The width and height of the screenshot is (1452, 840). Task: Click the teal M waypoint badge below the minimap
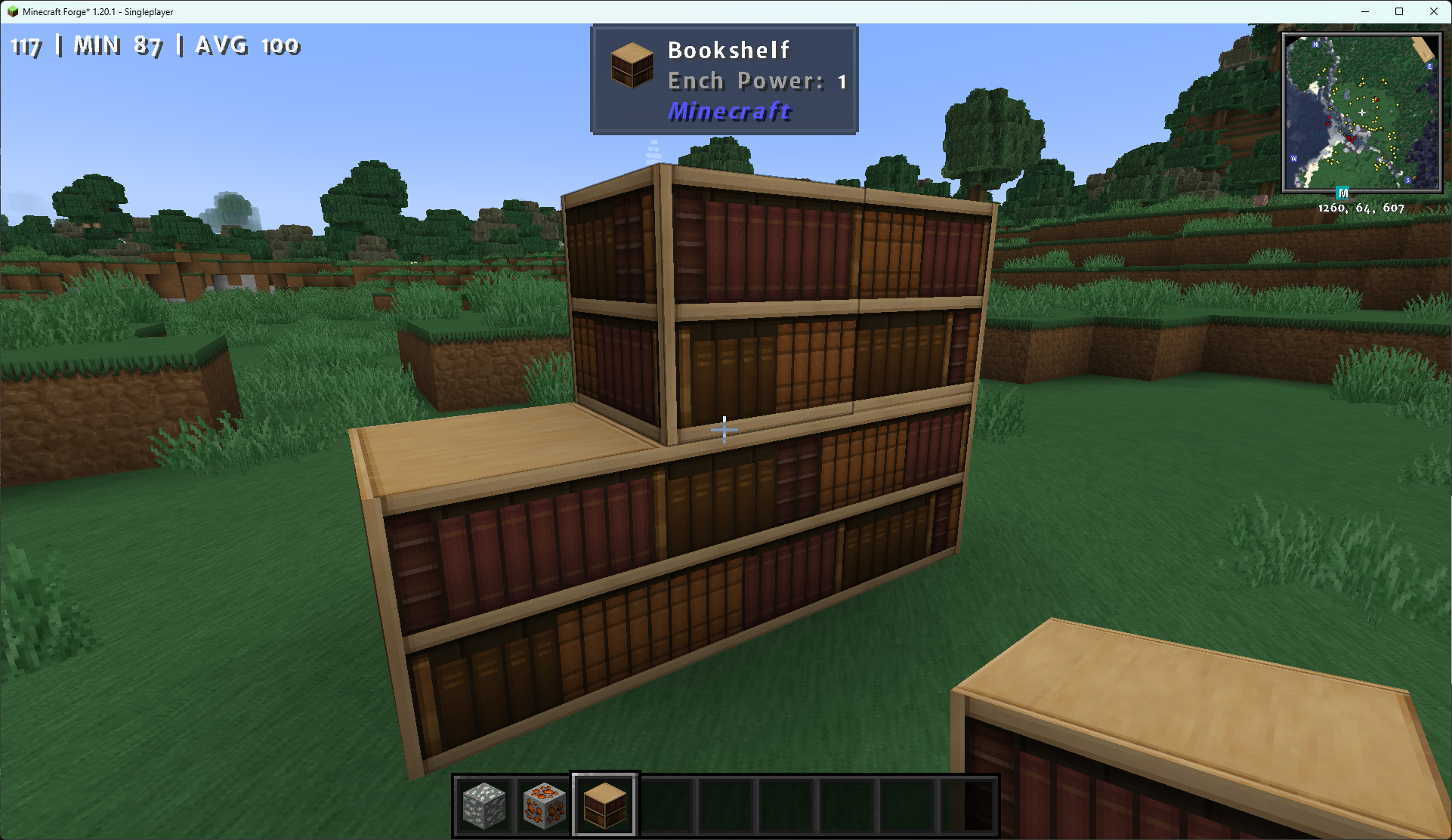click(1342, 193)
